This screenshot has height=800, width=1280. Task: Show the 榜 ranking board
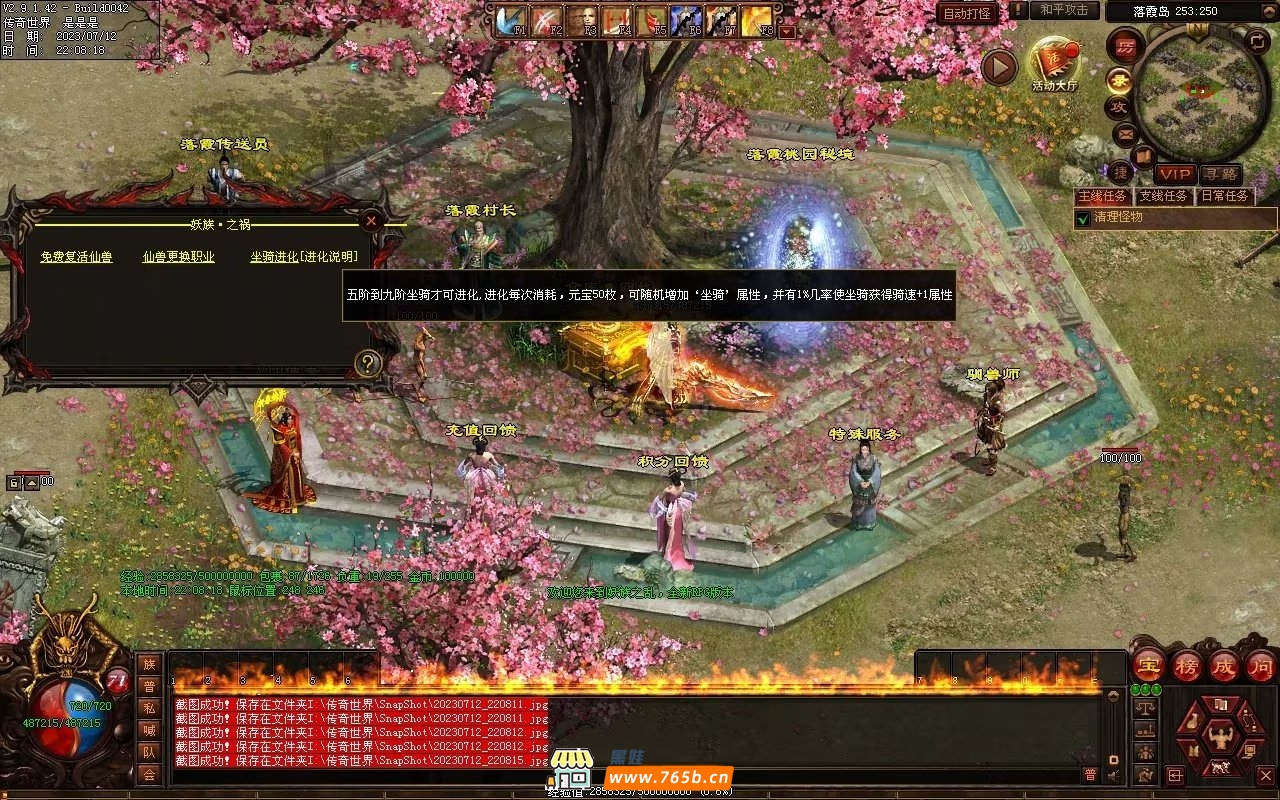coord(1187,666)
